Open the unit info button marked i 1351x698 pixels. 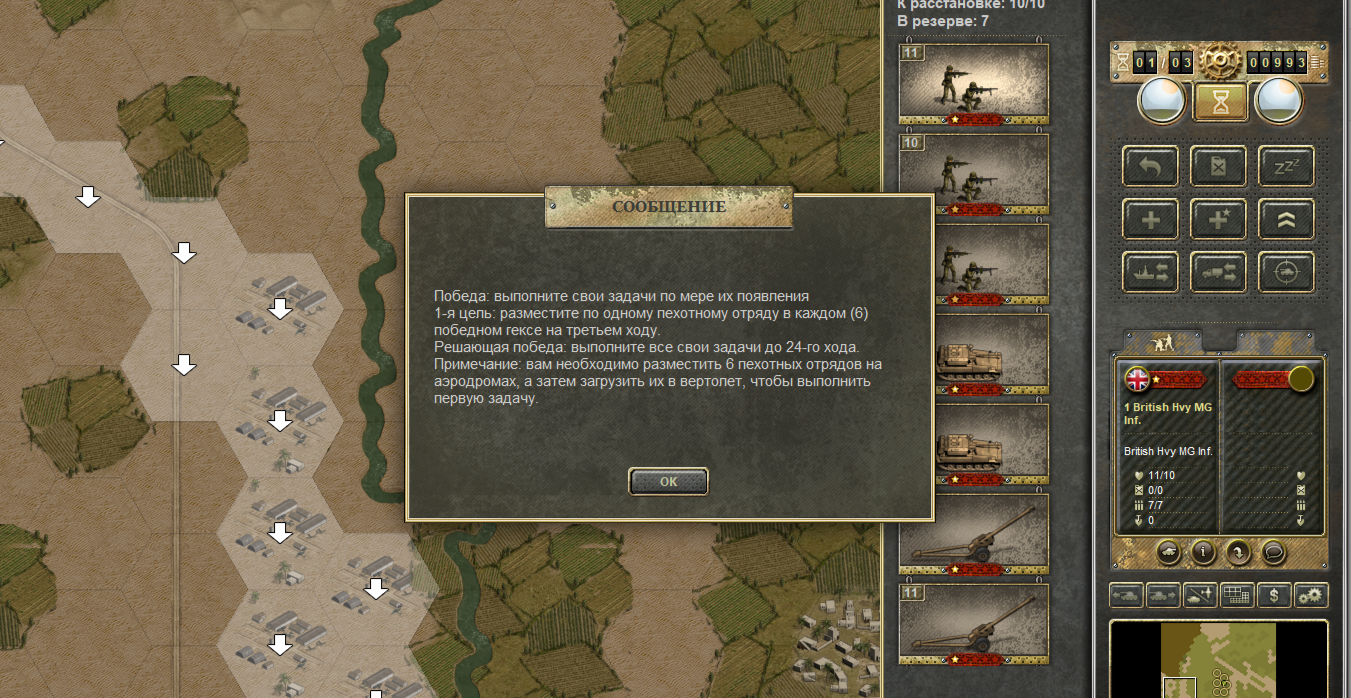click(1202, 551)
